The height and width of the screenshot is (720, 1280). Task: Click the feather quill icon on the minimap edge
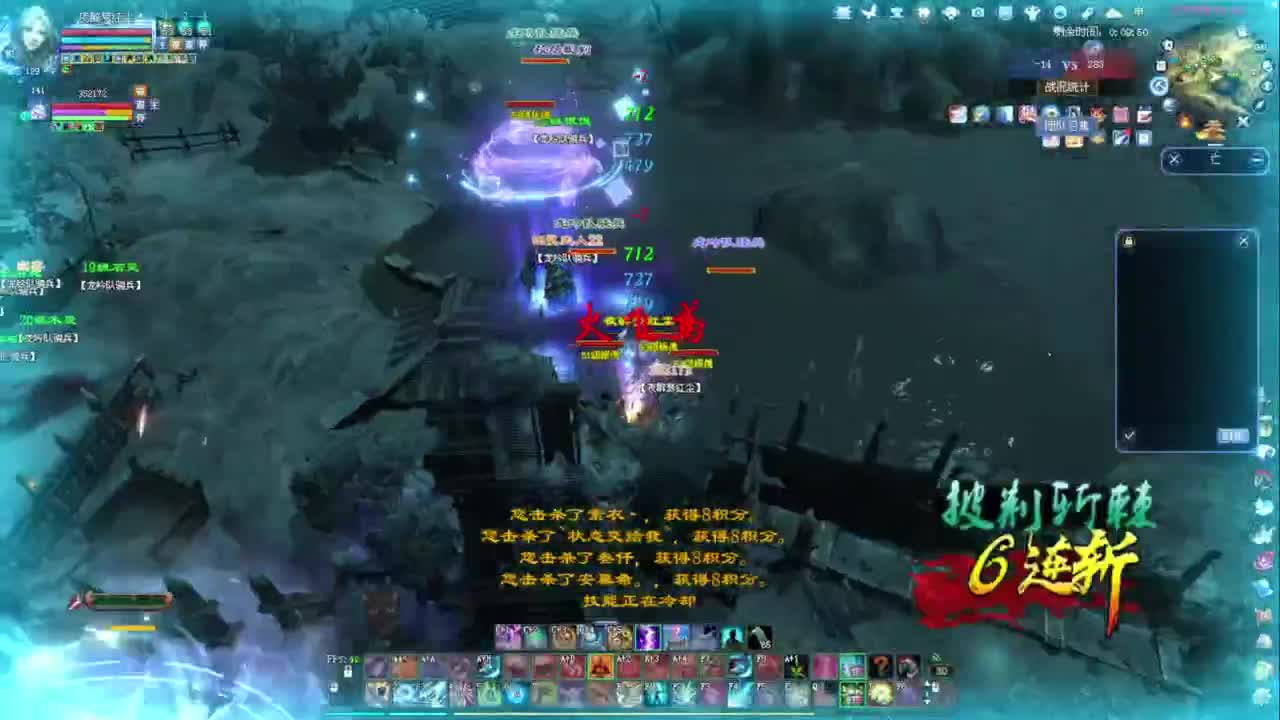coord(1259,105)
